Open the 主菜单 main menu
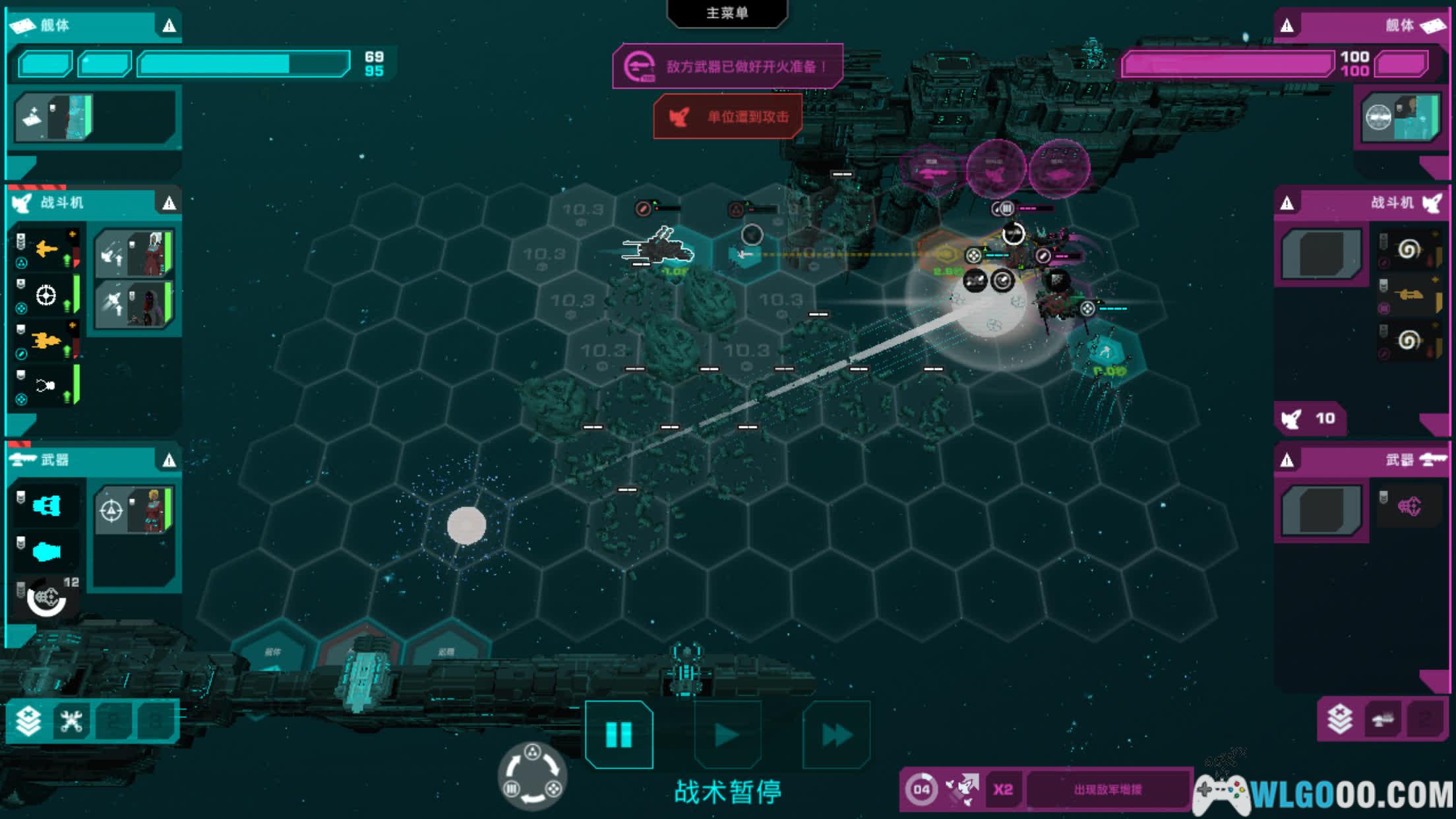Image resolution: width=1456 pixels, height=819 pixels. (727, 13)
